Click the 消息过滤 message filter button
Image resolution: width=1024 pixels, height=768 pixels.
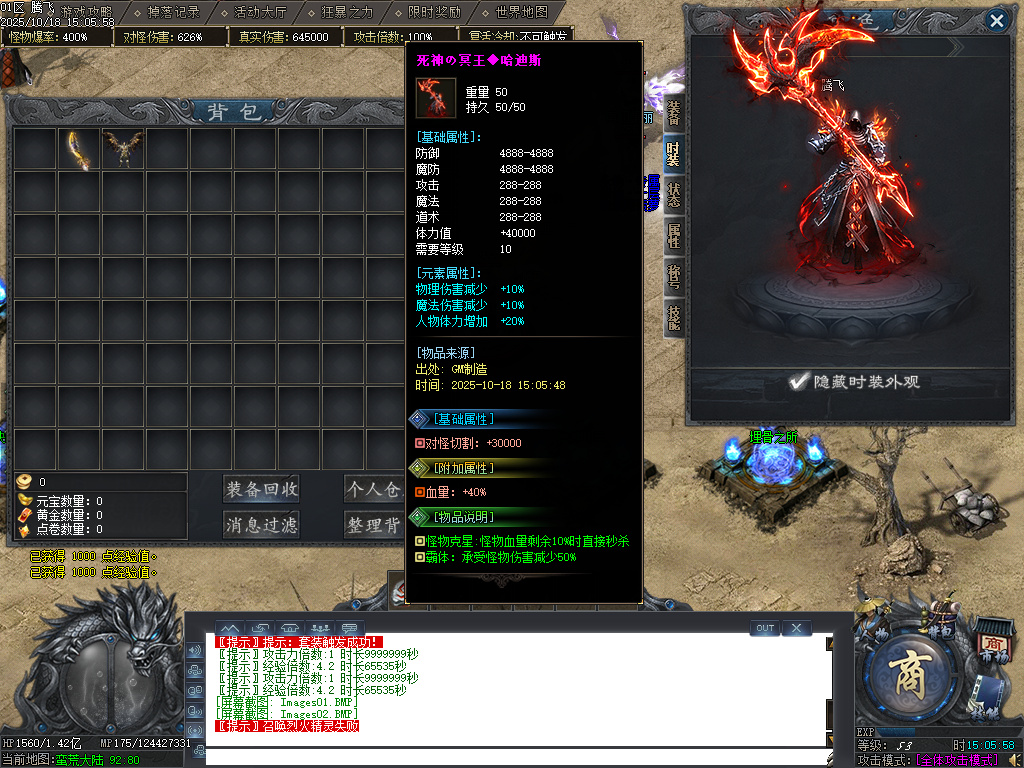coord(261,524)
